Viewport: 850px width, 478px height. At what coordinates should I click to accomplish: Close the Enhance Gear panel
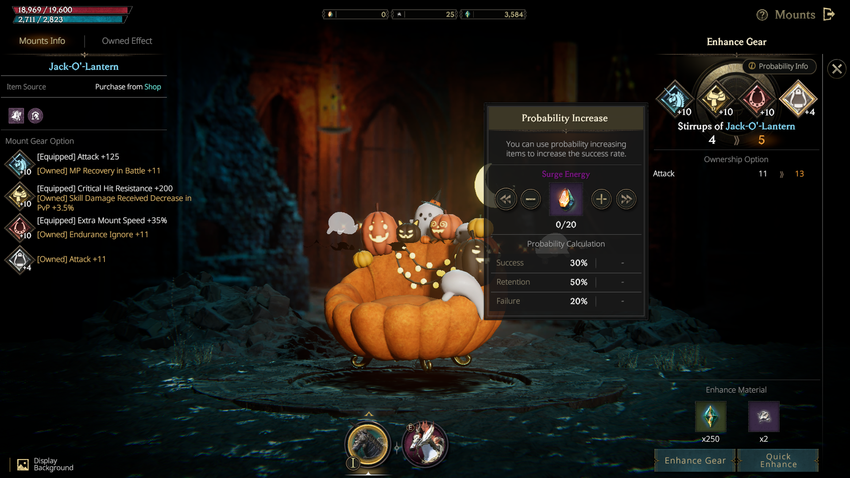[837, 68]
